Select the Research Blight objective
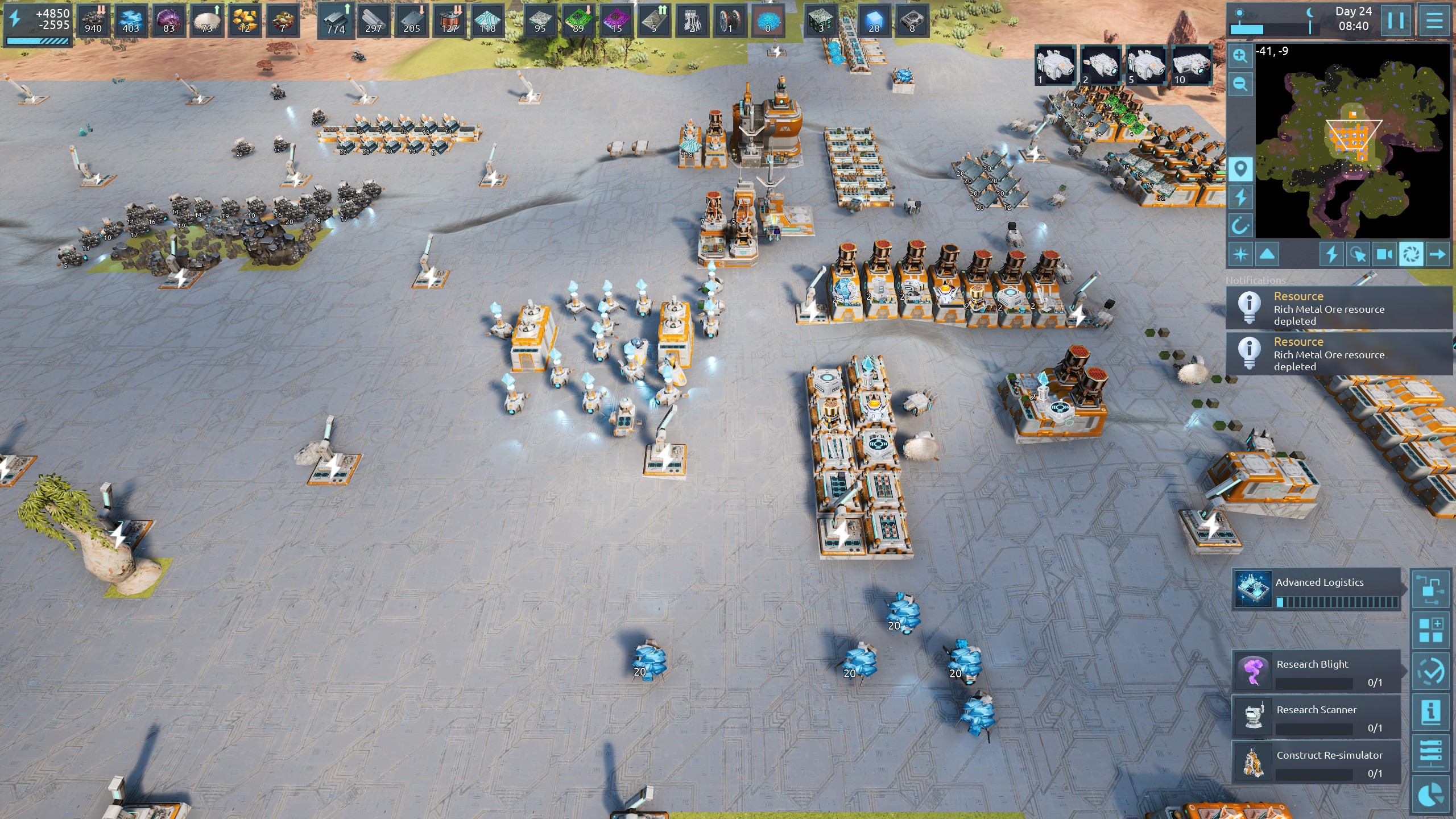Viewport: 1456px width, 819px height. [x=1316, y=671]
